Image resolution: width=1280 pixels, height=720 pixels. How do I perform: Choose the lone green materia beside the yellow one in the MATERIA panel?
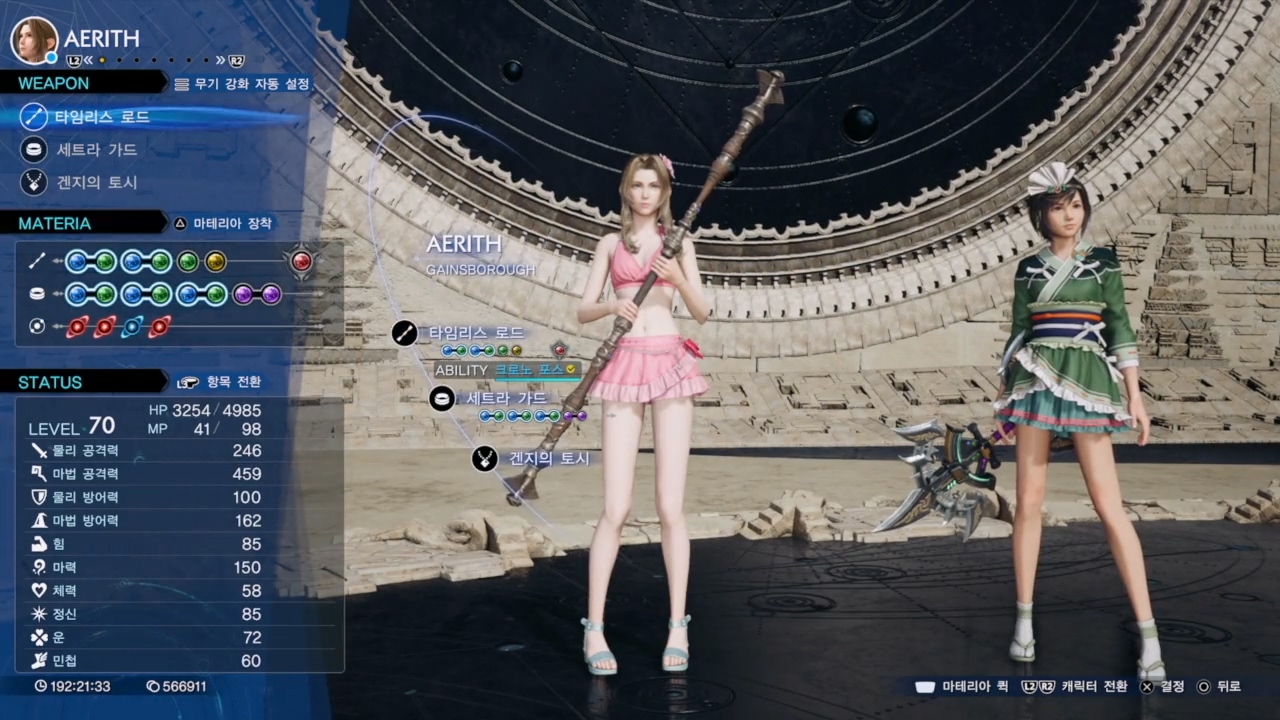coord(187,262)
